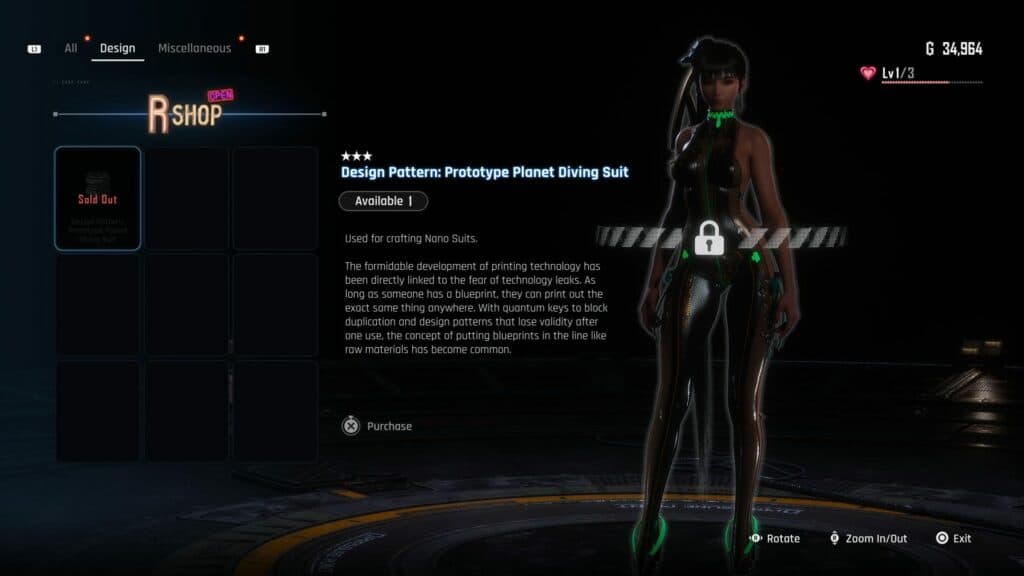Switch to the All shop tab
Image resolution: width=1024 pixels, height=576 pixels.
click(71, 48)
